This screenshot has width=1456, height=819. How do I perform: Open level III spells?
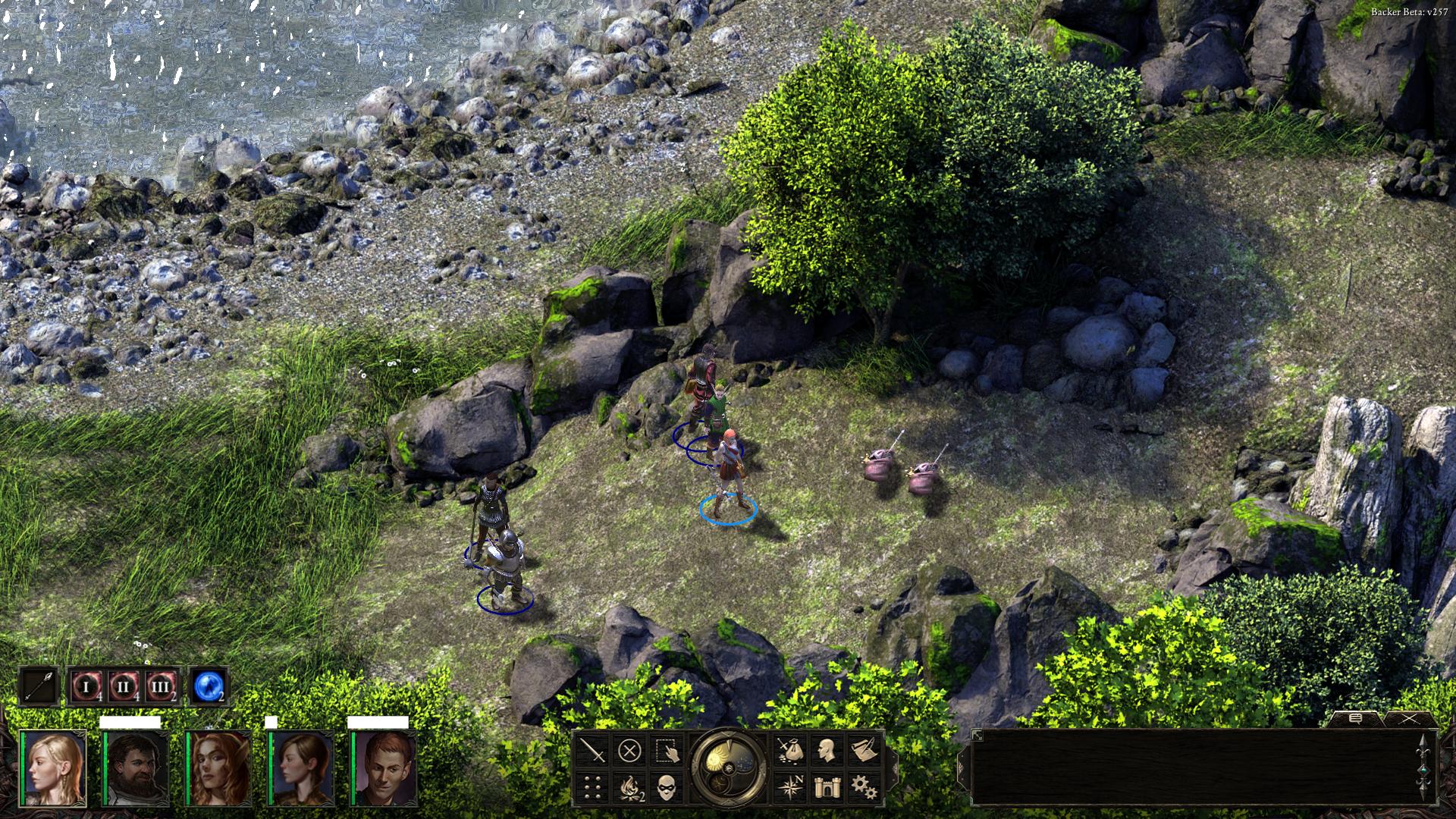pyautogui.click(x=161, y=688)
